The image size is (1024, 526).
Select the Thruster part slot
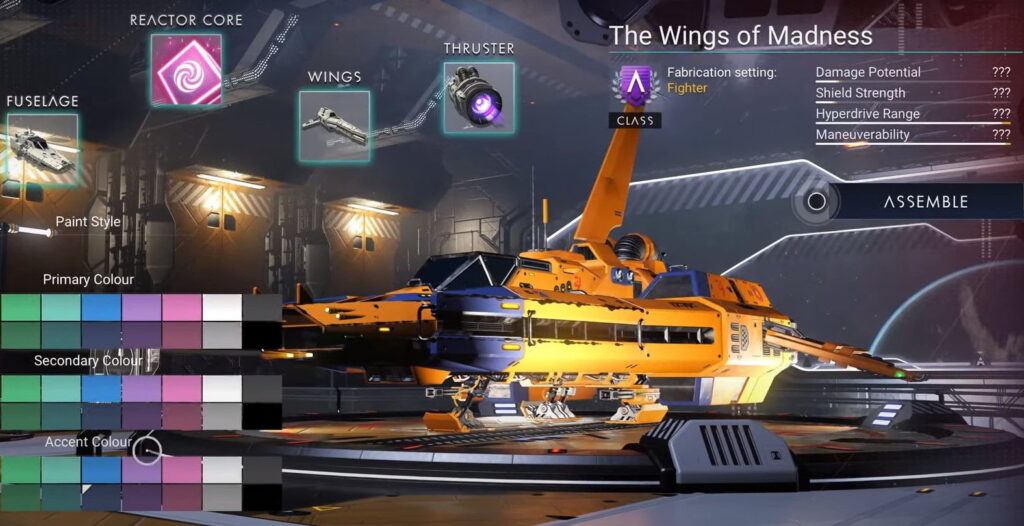coord(479,97)
